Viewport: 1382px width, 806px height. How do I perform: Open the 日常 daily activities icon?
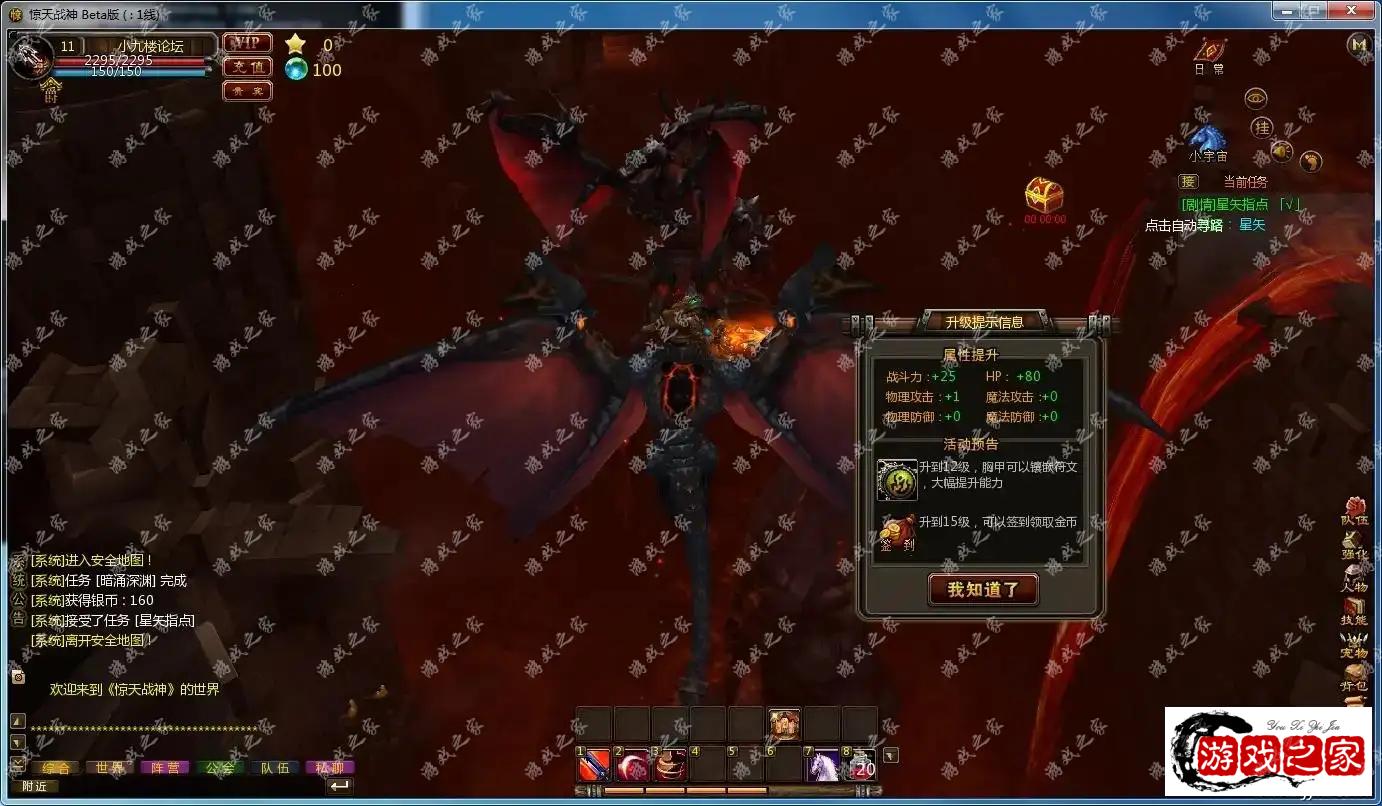(1210, 50)
